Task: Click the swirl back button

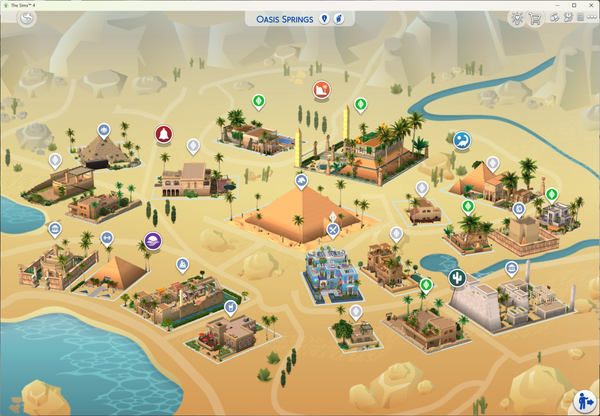Action: (x=27, y=19)
